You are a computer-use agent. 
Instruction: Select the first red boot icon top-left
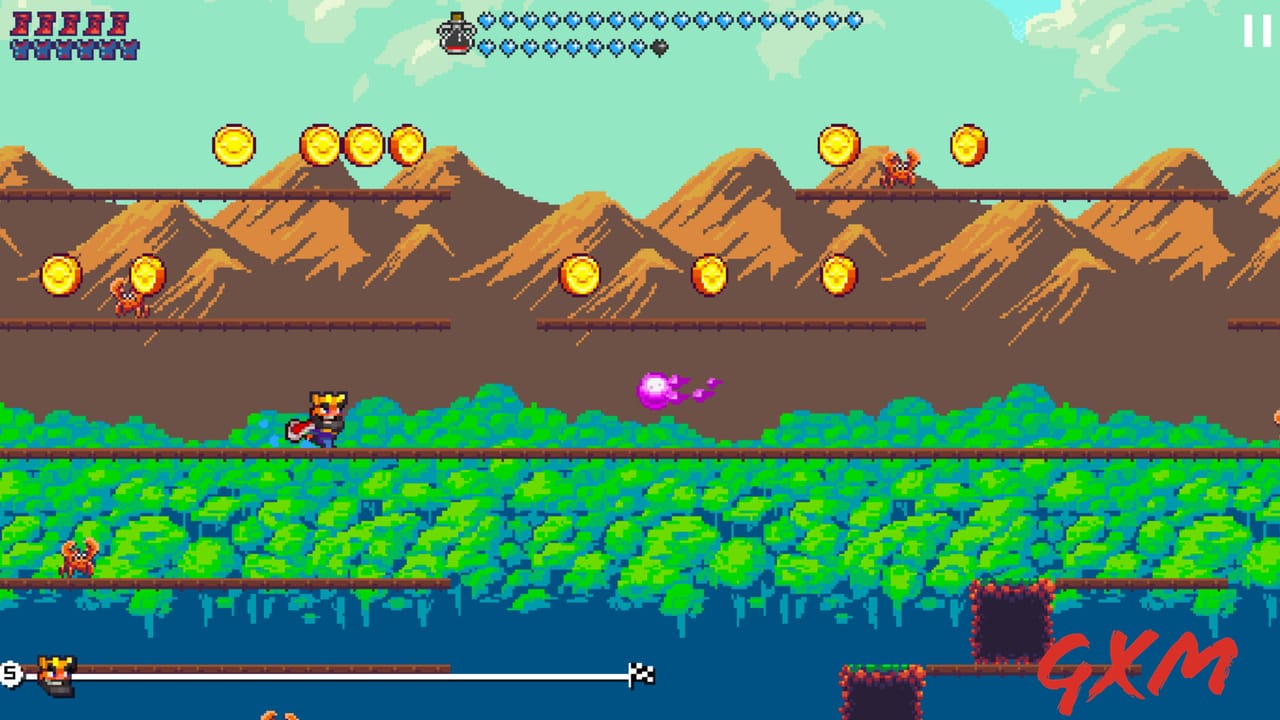pos(21,24)
